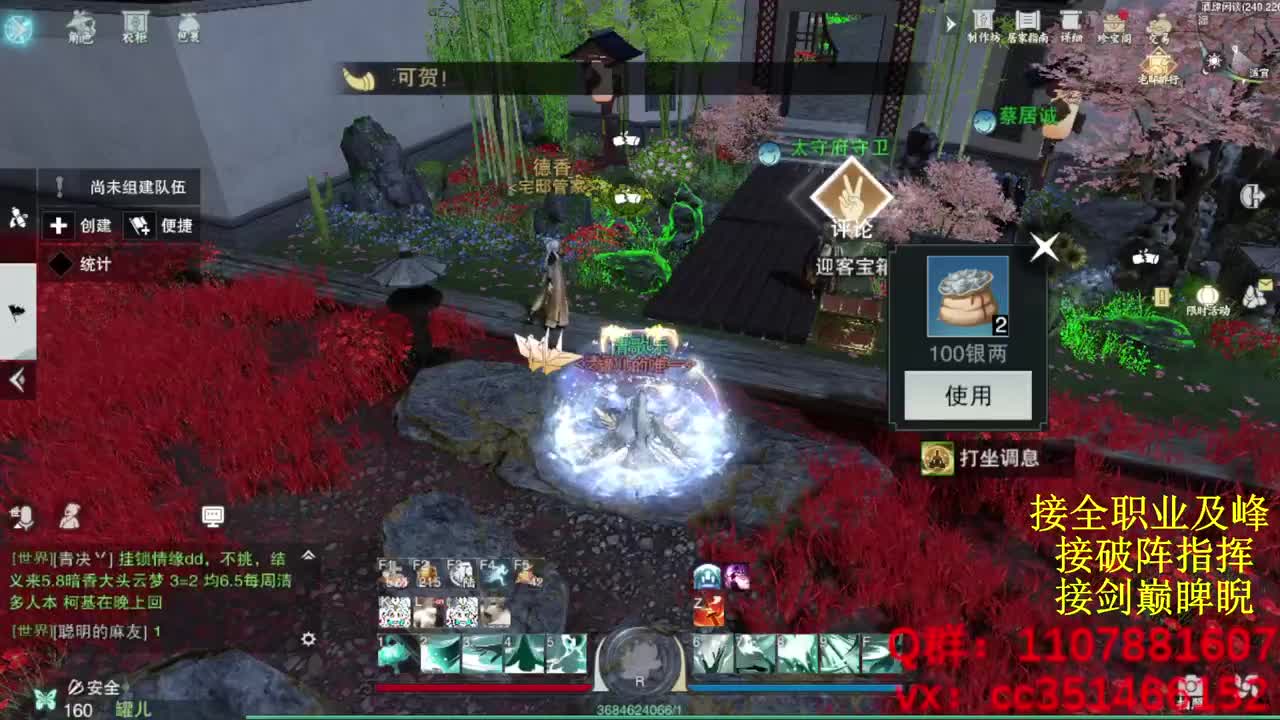Viewport: 1280px width, 720px height.
Task: Collapse the left panel with the arrow chevron
Action: (16, 378)
